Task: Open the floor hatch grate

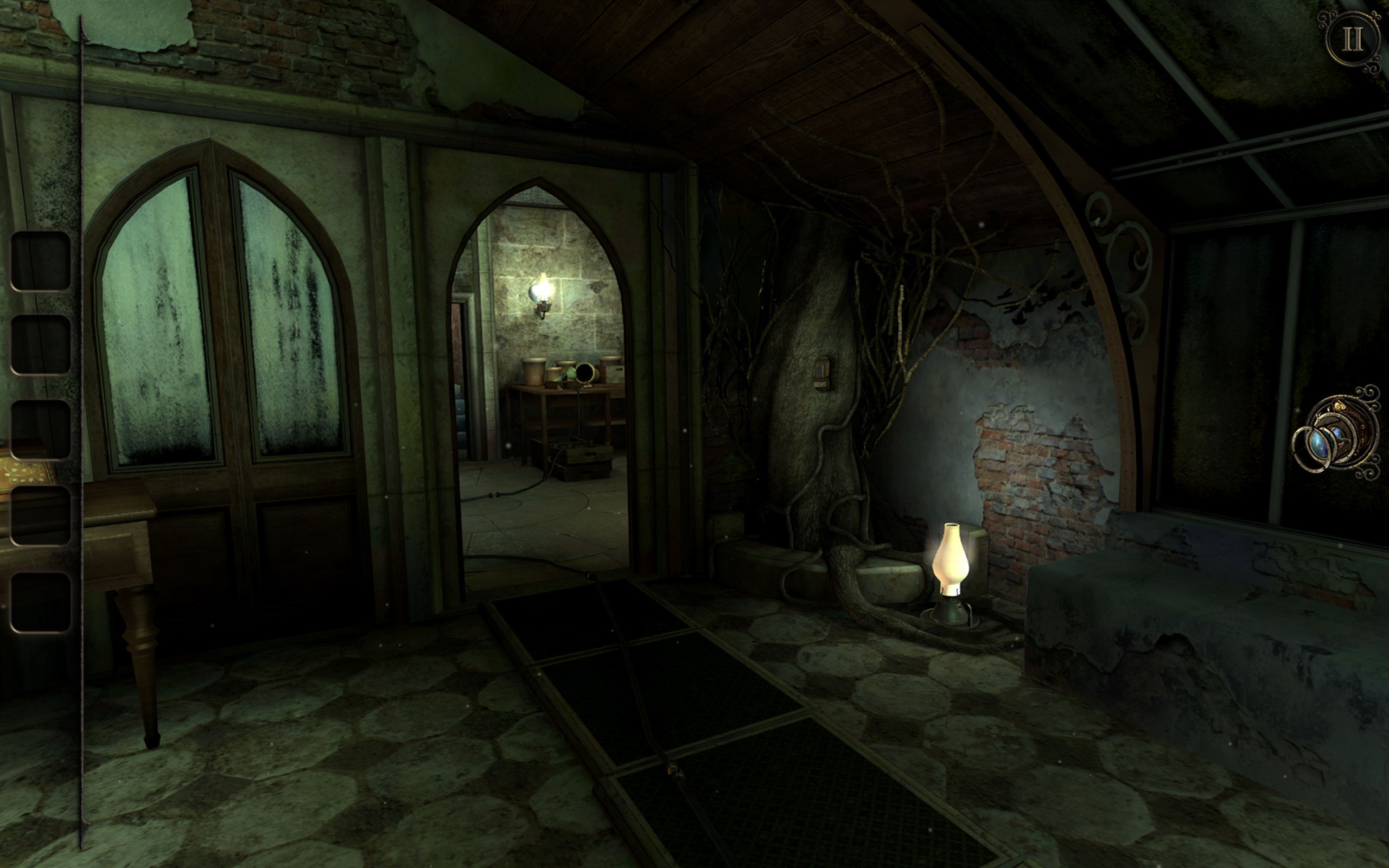Action: (666, 706)
